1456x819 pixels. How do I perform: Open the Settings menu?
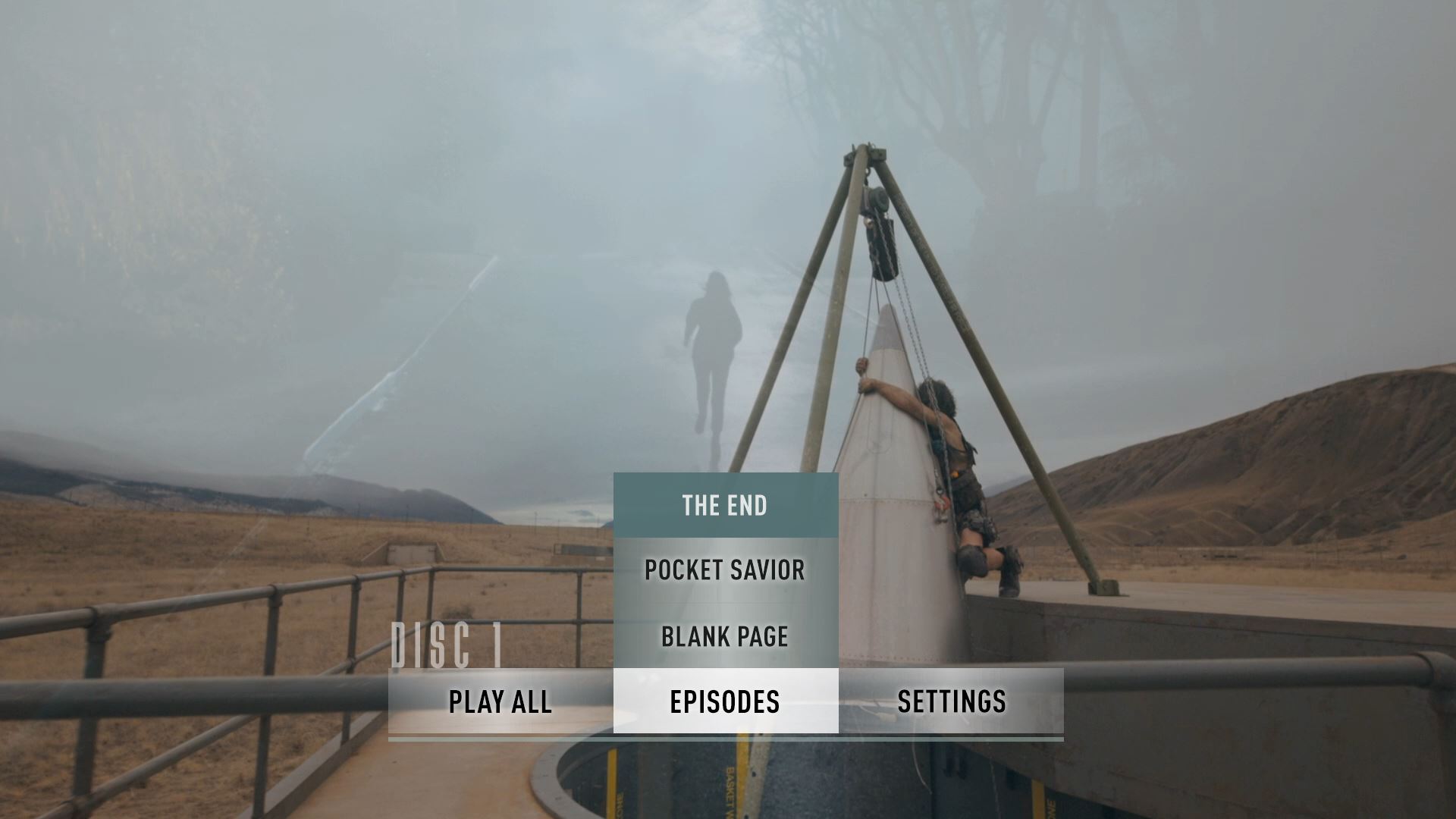pyautogui.click(x=951, y=701)
